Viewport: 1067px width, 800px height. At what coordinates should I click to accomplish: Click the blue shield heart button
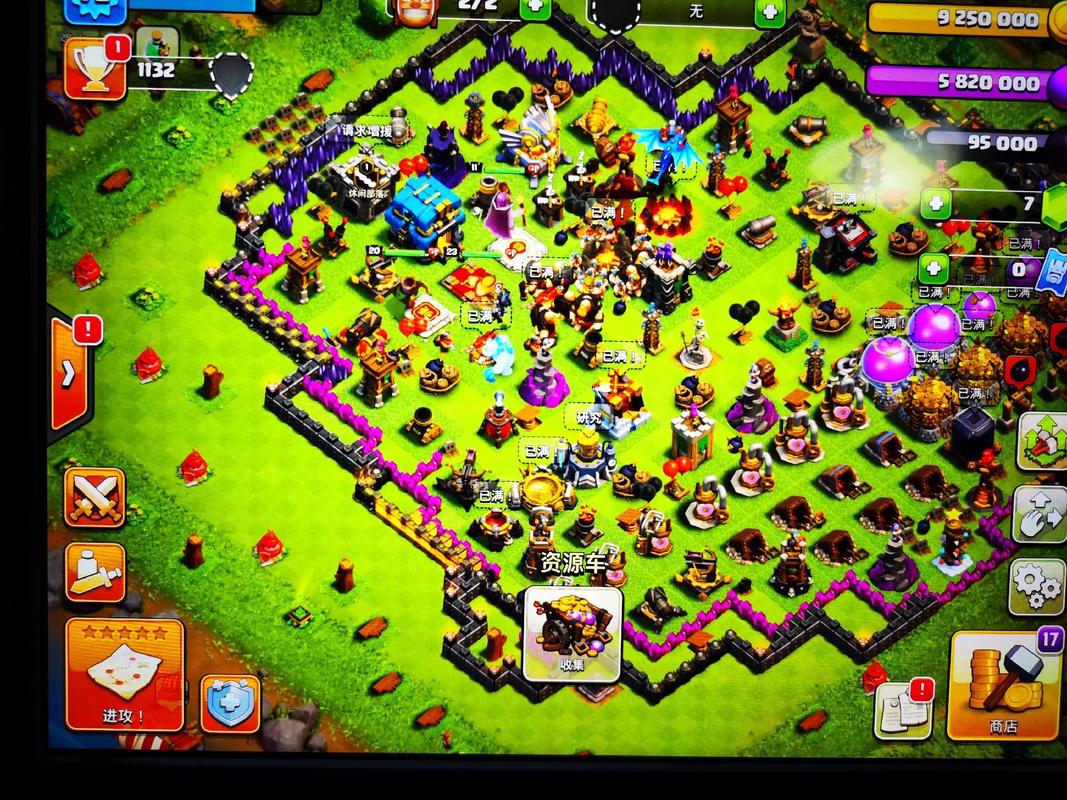[x=230, y=703]
